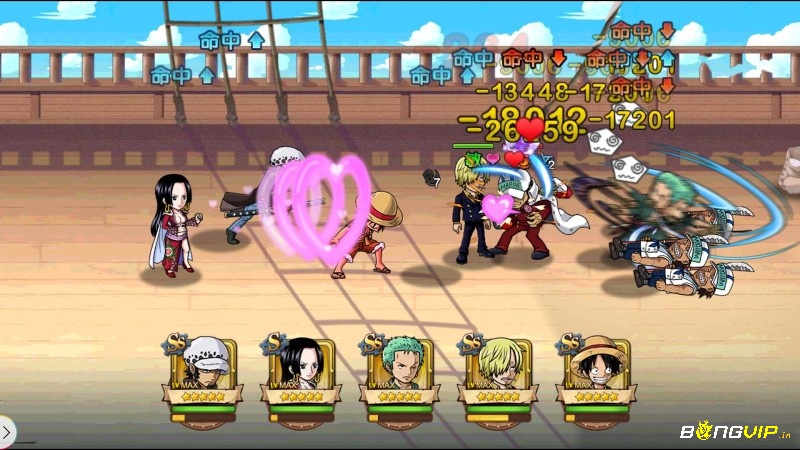Activate Boa Hancock's skill card
Viewport: 800px width, 450px height.
click(x=302, y=370)
